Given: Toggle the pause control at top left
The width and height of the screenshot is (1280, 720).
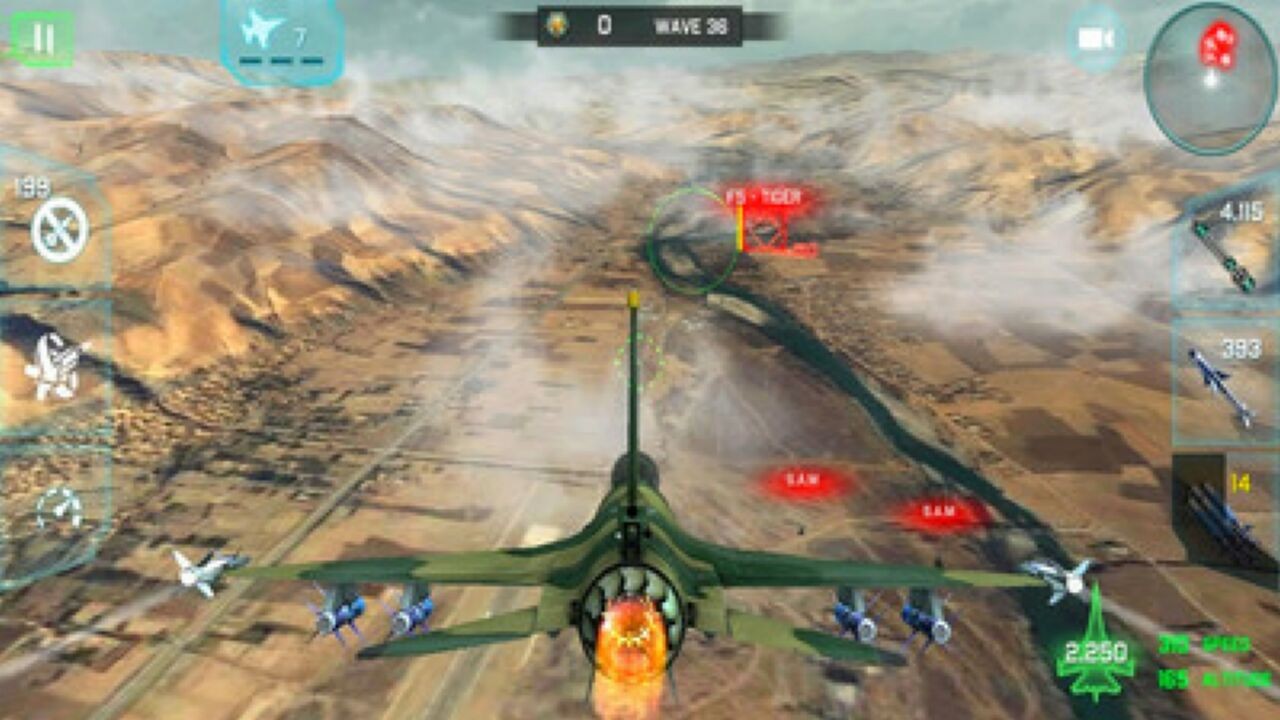Looking at the screenshot, I should click(42, 38).
